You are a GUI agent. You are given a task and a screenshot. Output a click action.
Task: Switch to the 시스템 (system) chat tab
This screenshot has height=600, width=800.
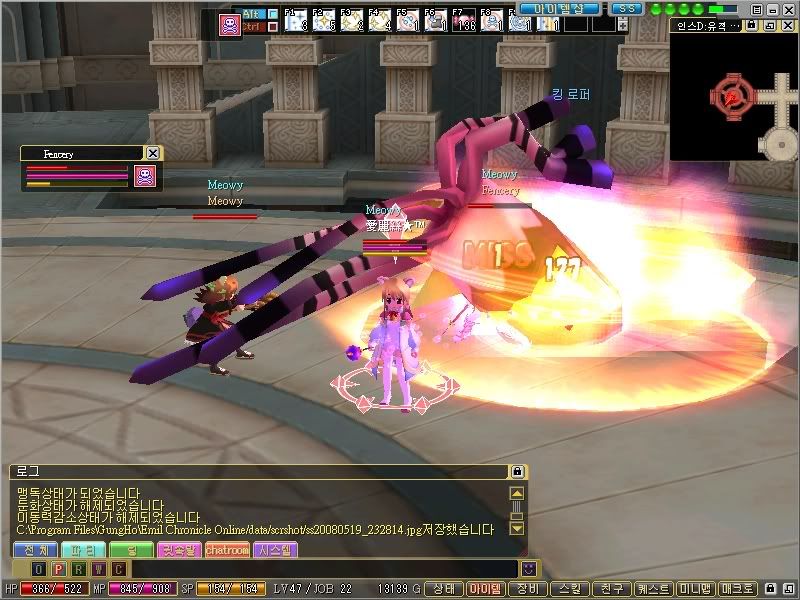(x=275, y=550)
